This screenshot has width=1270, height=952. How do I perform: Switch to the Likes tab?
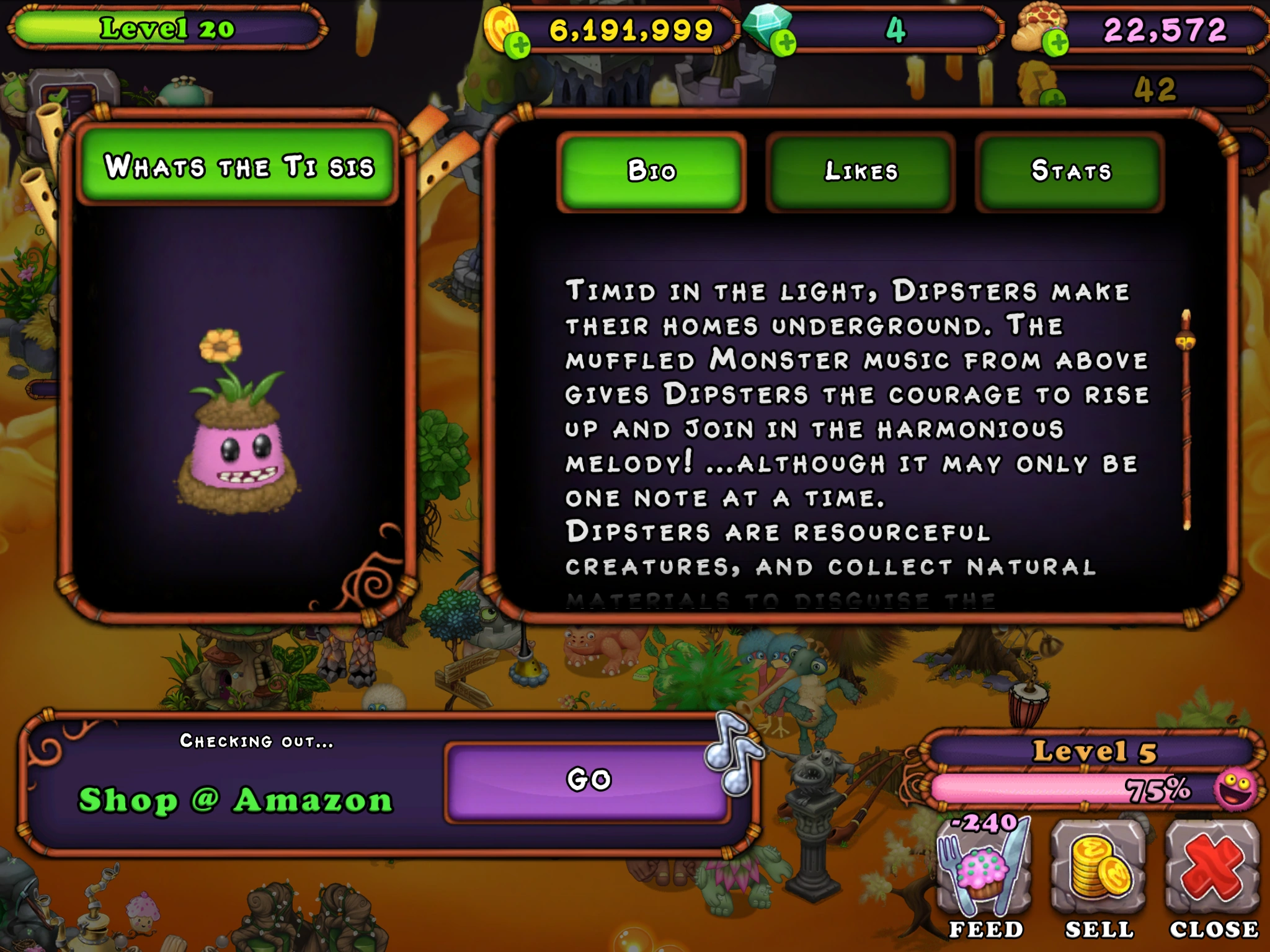(860, 172)
